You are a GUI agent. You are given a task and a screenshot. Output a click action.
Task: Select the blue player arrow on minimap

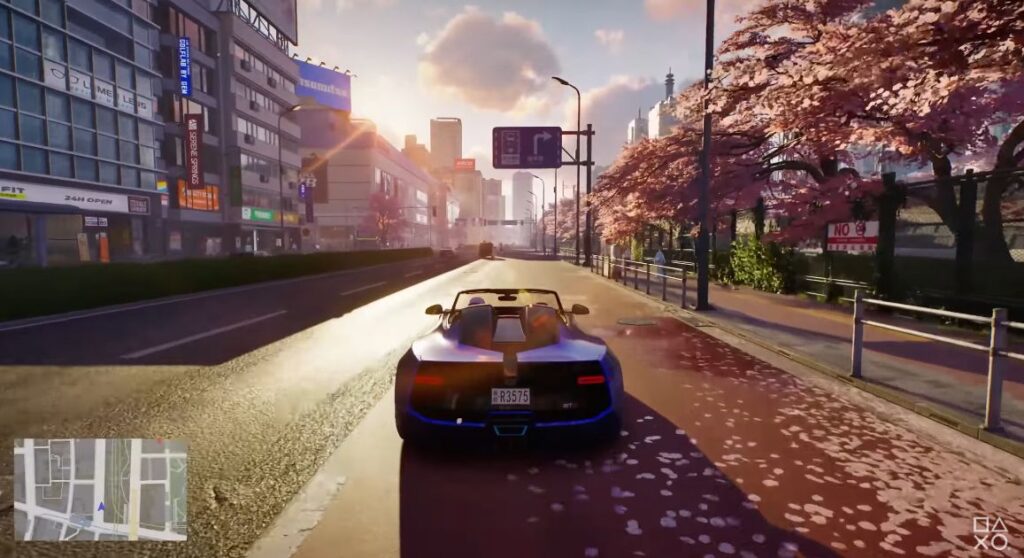point(100,507)
